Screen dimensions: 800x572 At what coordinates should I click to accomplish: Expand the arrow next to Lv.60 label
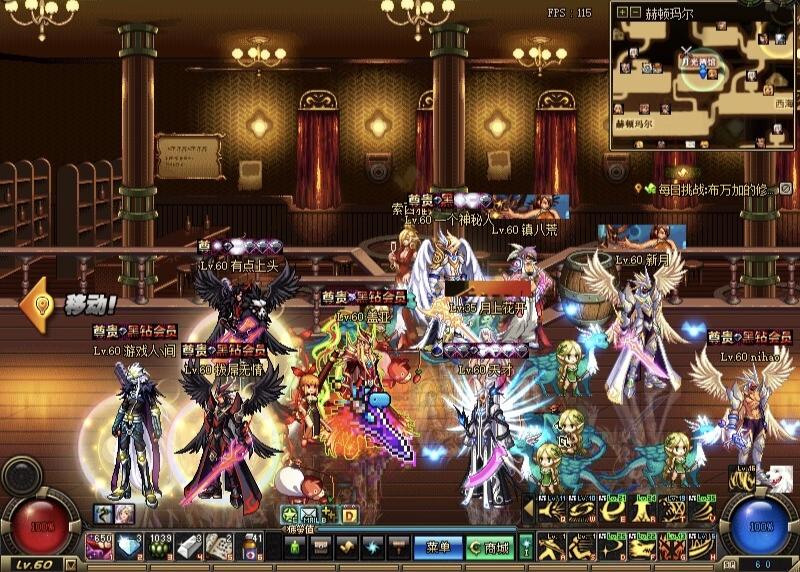pyautogui.click(x=69, y=564)
